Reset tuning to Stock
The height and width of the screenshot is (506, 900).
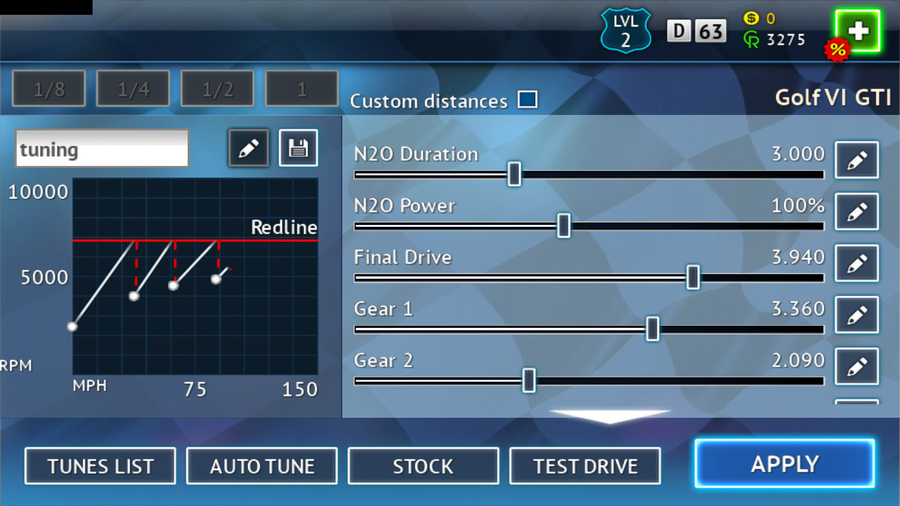[x=423, y=466]
